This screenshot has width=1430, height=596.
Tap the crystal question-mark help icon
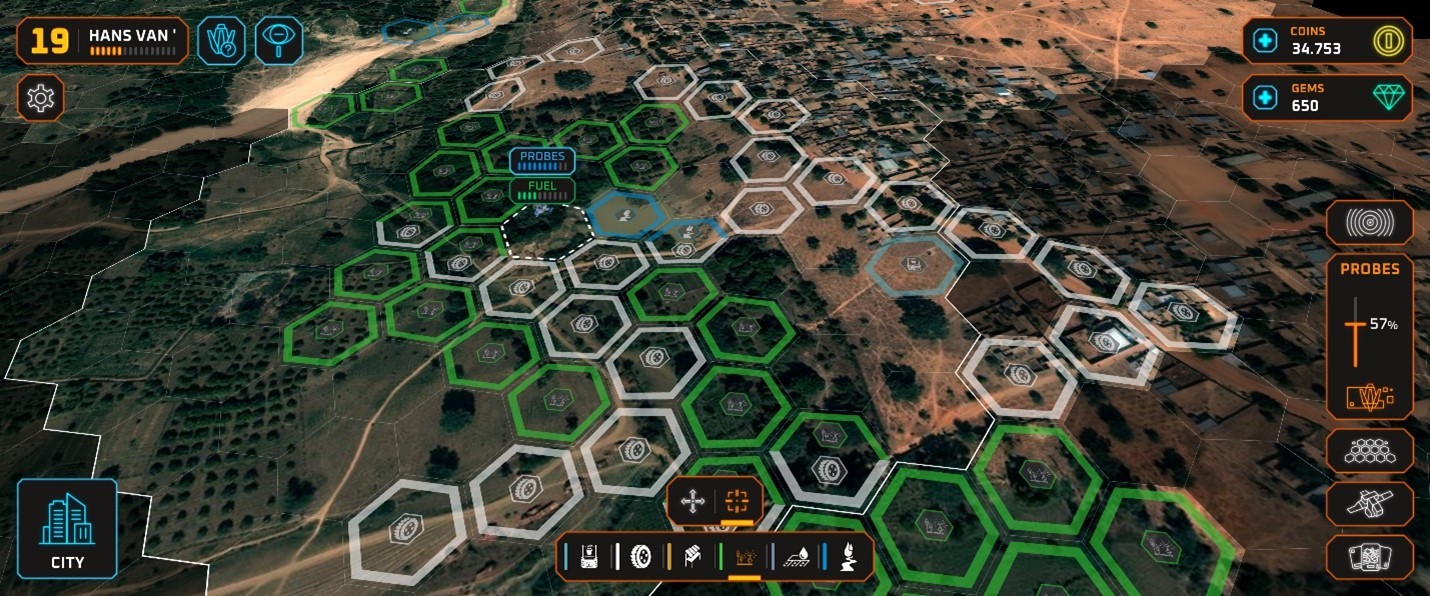tap(220, 41)
